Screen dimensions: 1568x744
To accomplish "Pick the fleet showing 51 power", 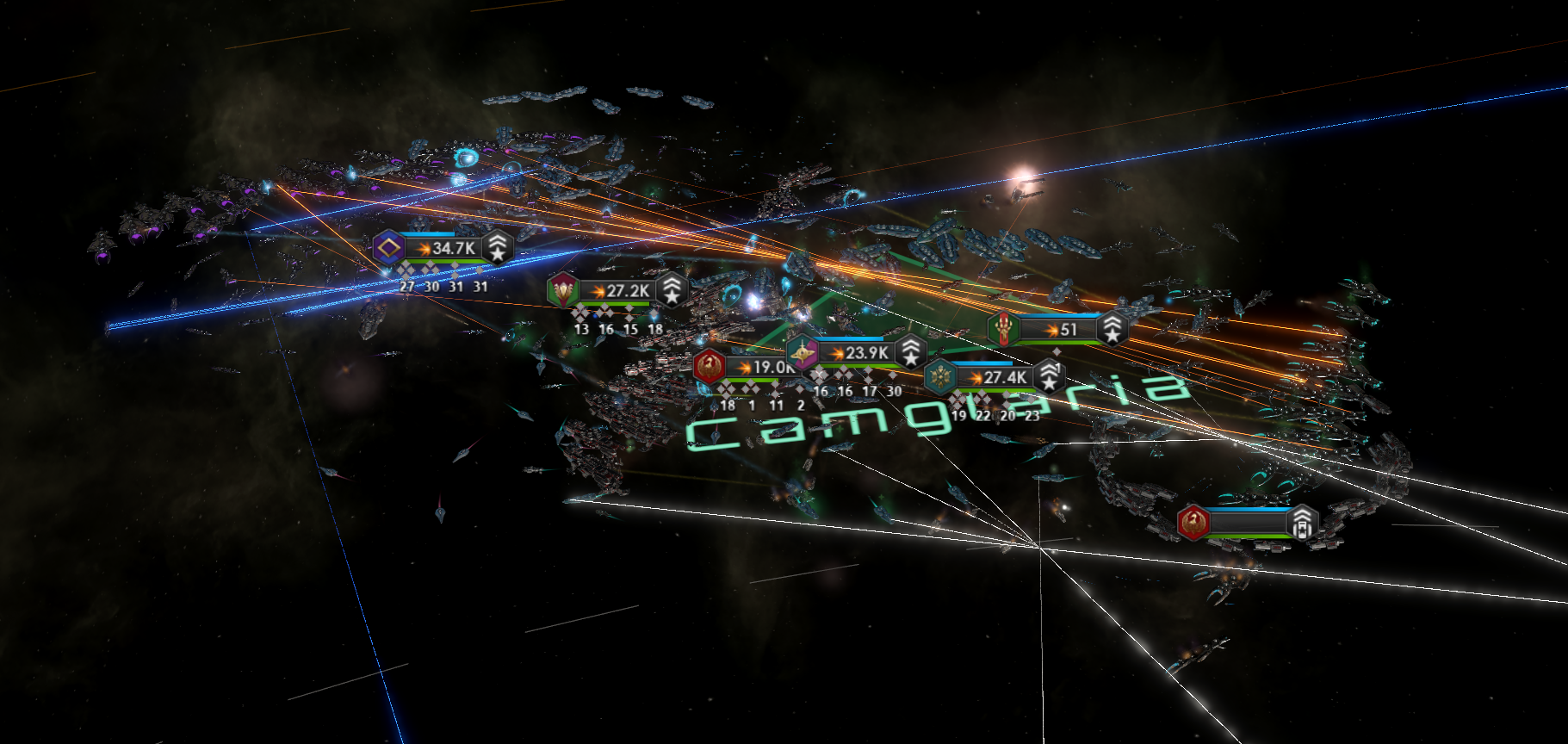I will coord(1059,330).
